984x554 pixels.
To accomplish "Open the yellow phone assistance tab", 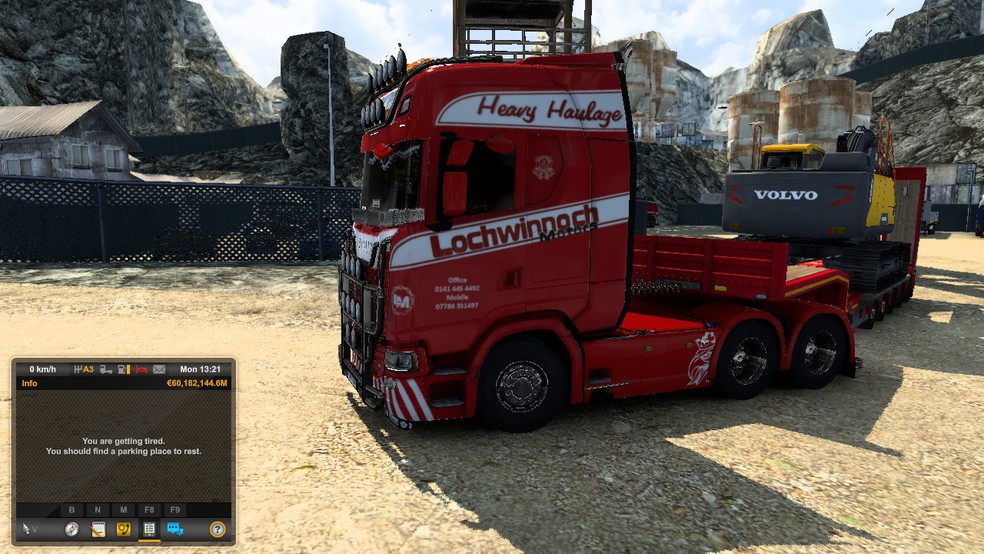I will coord(123,529).
